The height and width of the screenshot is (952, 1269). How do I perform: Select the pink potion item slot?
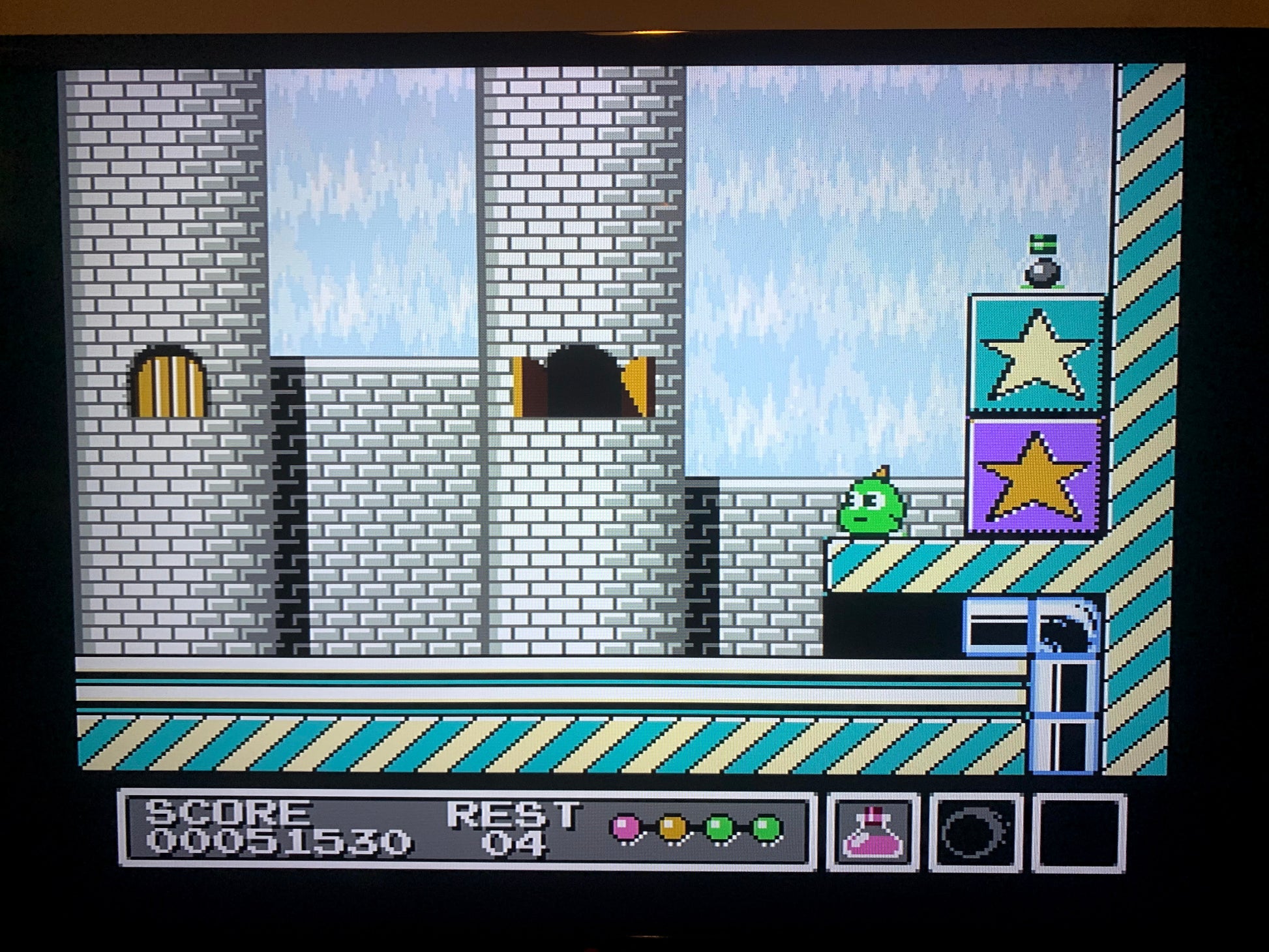[x=873, y=833]
